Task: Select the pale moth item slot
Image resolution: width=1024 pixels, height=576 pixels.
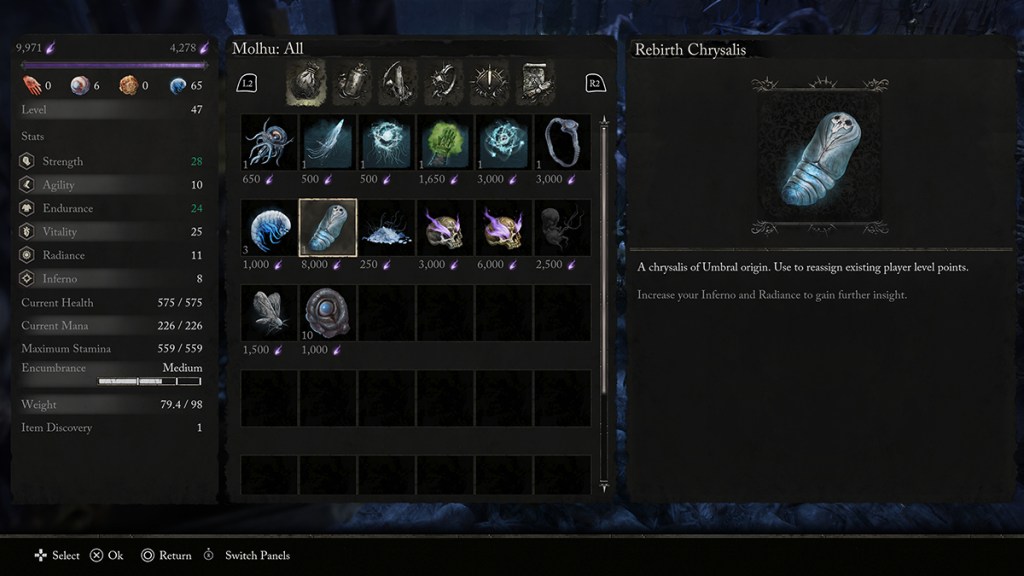Action: (269, 312)
